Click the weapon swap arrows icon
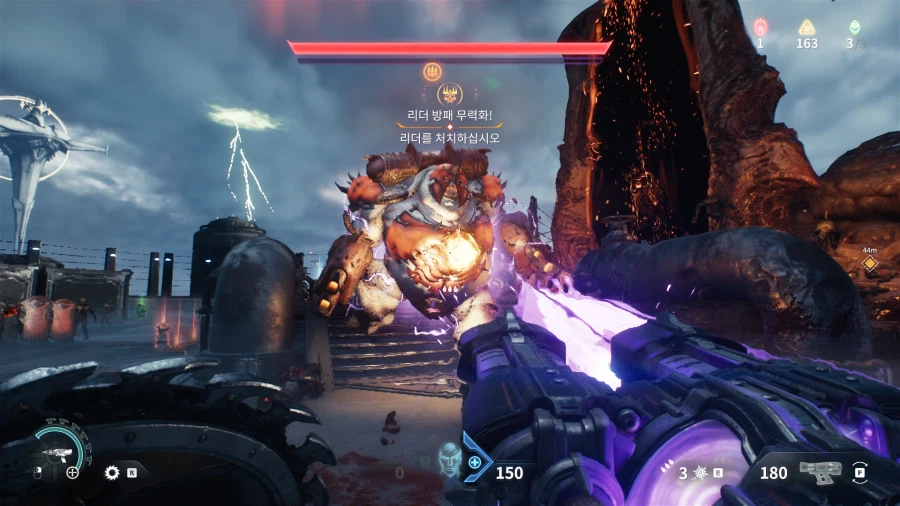The width and height of the screenshot is (900, 506). (x=860, y=472)
